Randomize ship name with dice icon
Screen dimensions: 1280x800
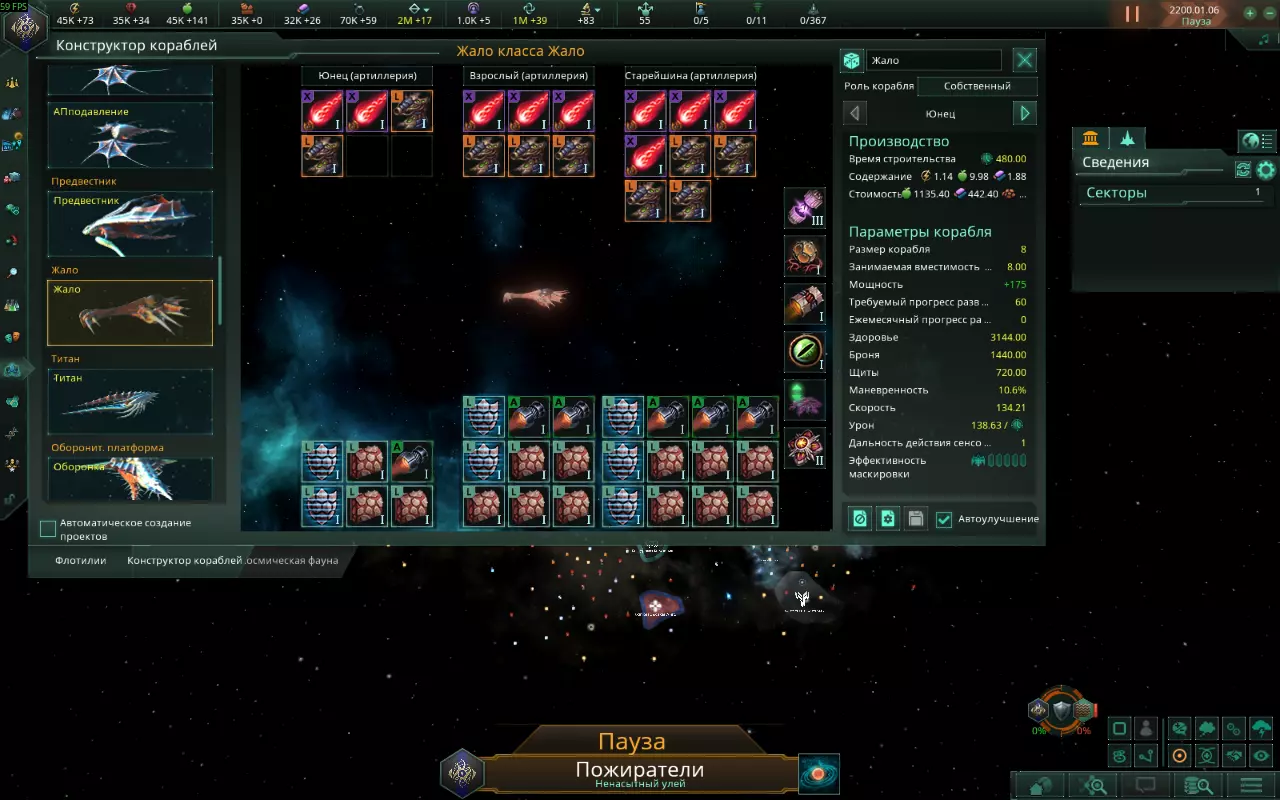[852, 61]
